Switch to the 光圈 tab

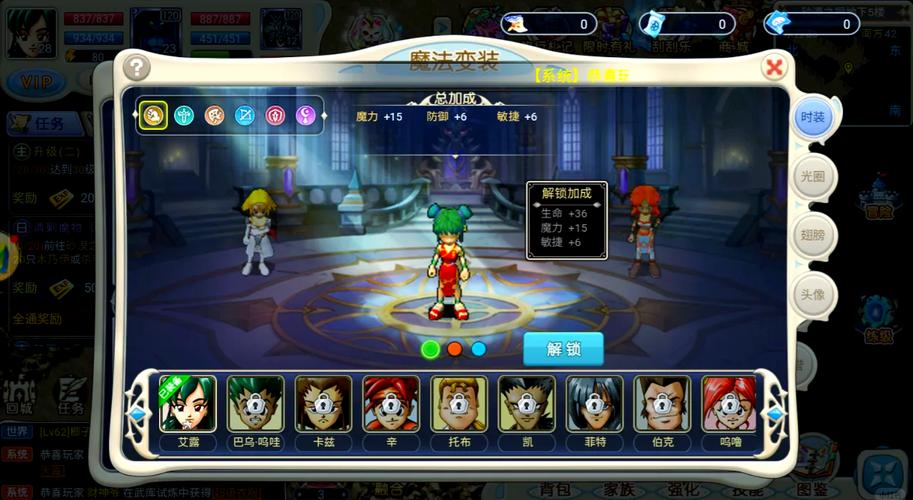coord(811,176)
